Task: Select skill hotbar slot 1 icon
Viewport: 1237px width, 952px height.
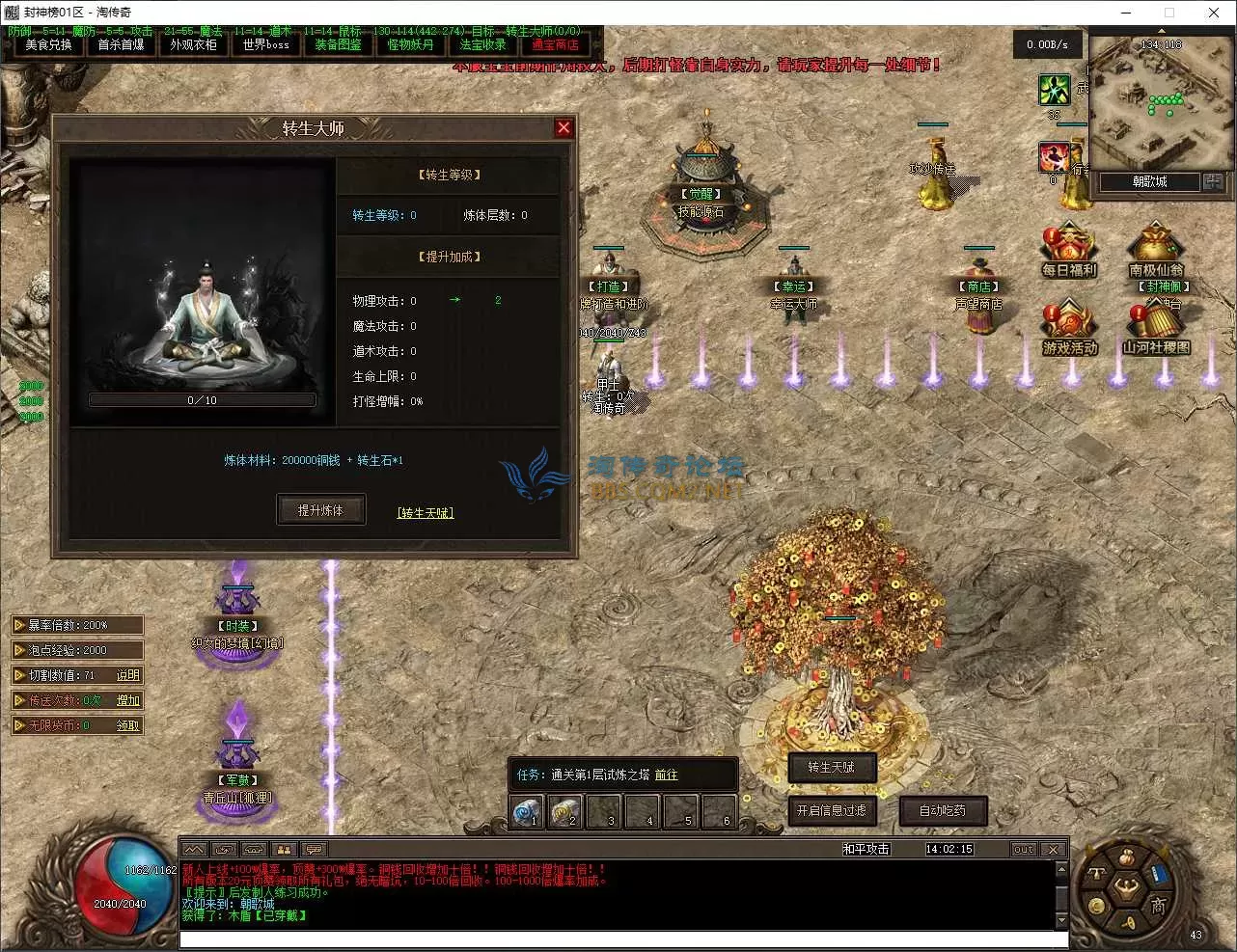Action: coord(527,811)
